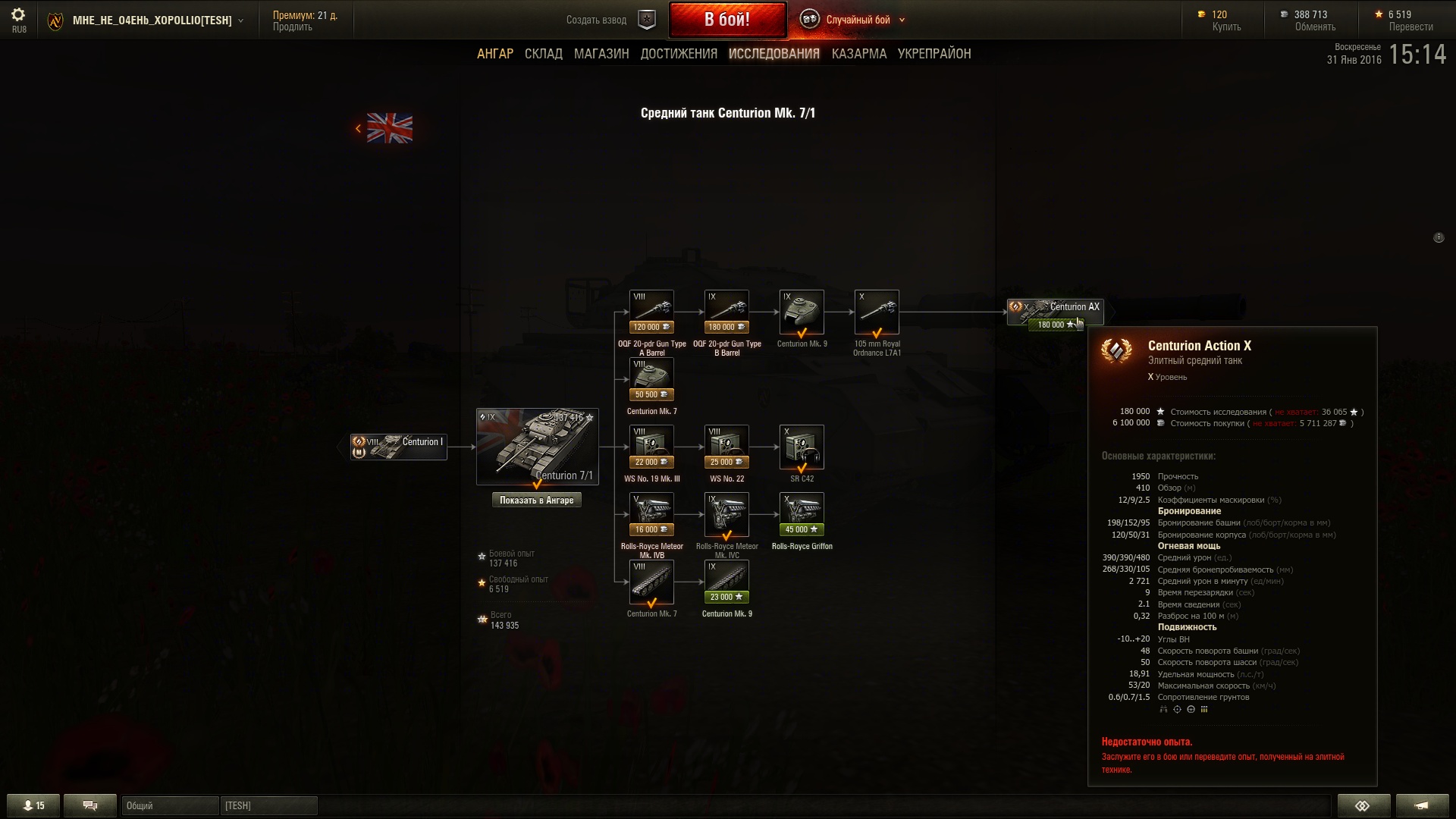Select the WS No. 22 radio module
The image size is (1456, 819).
[x=726, y=447]
